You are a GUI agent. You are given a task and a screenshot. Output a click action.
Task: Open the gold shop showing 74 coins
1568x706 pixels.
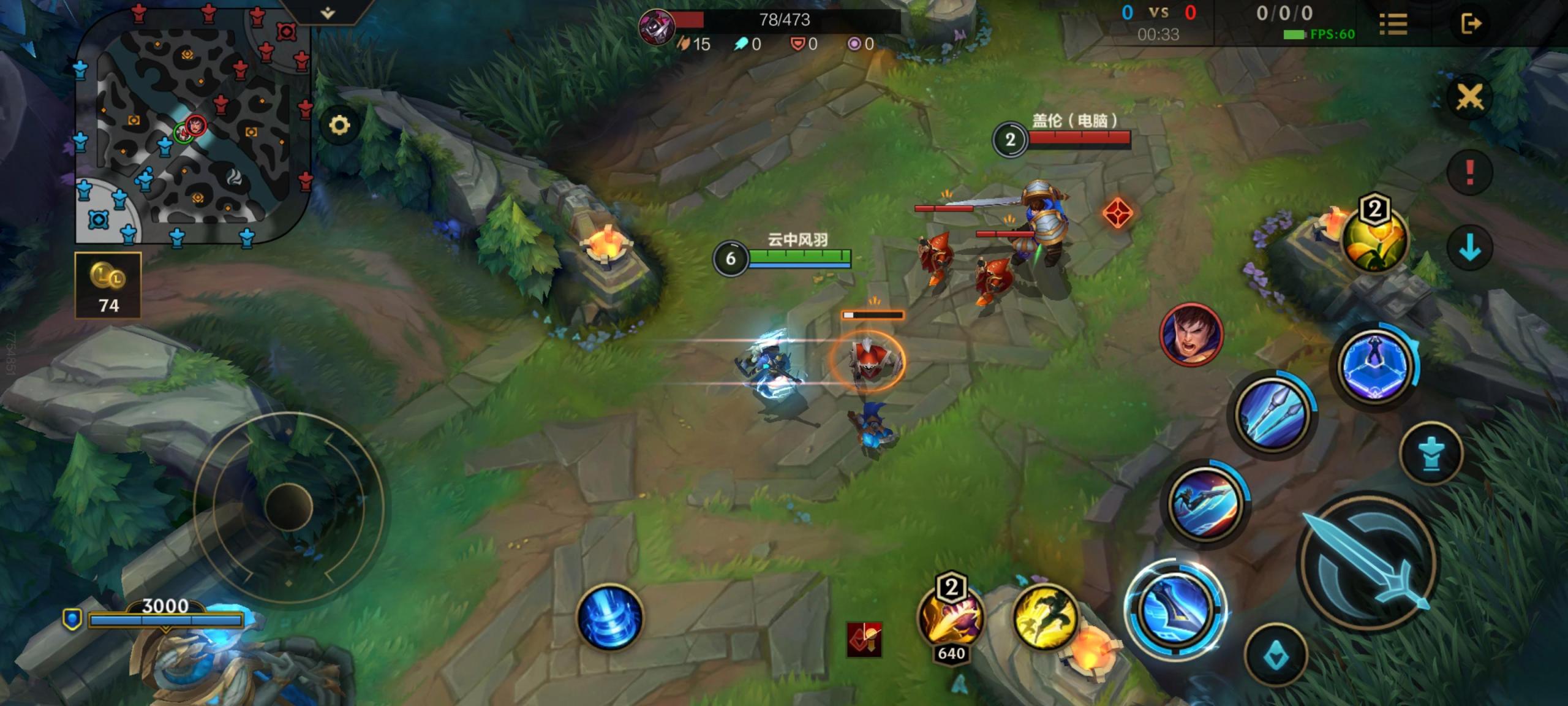[x=108, y=286]
